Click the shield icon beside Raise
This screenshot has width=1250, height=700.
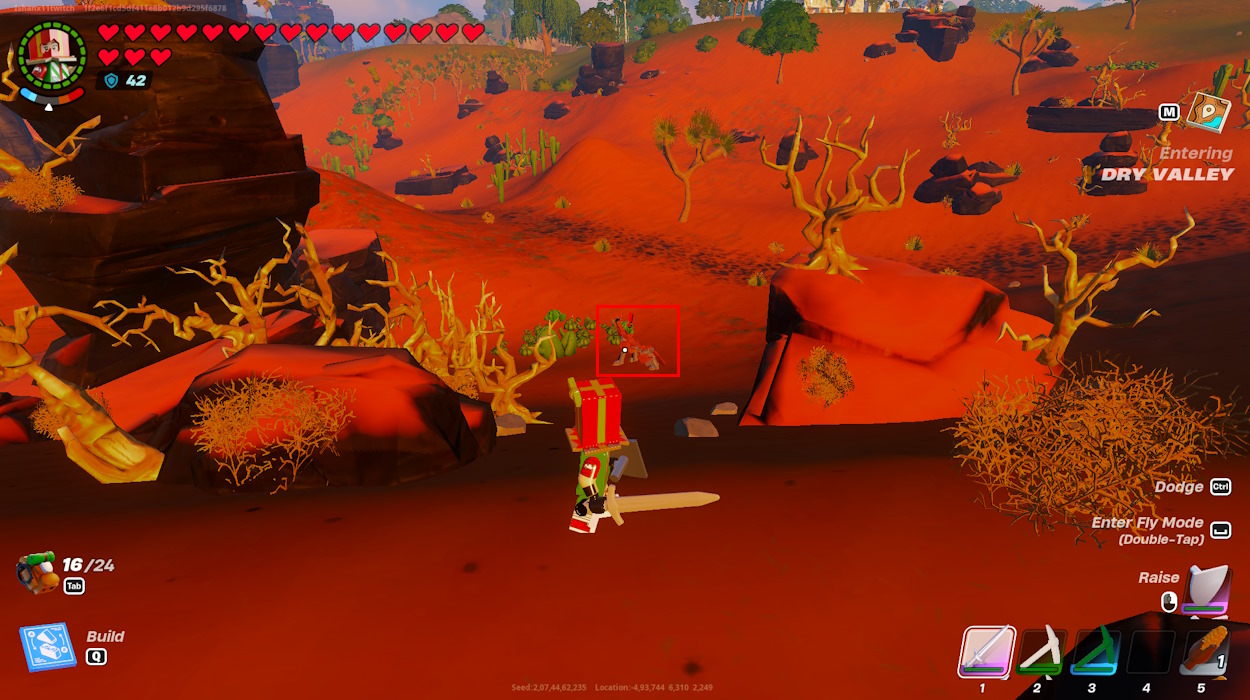click(1207, 588)
